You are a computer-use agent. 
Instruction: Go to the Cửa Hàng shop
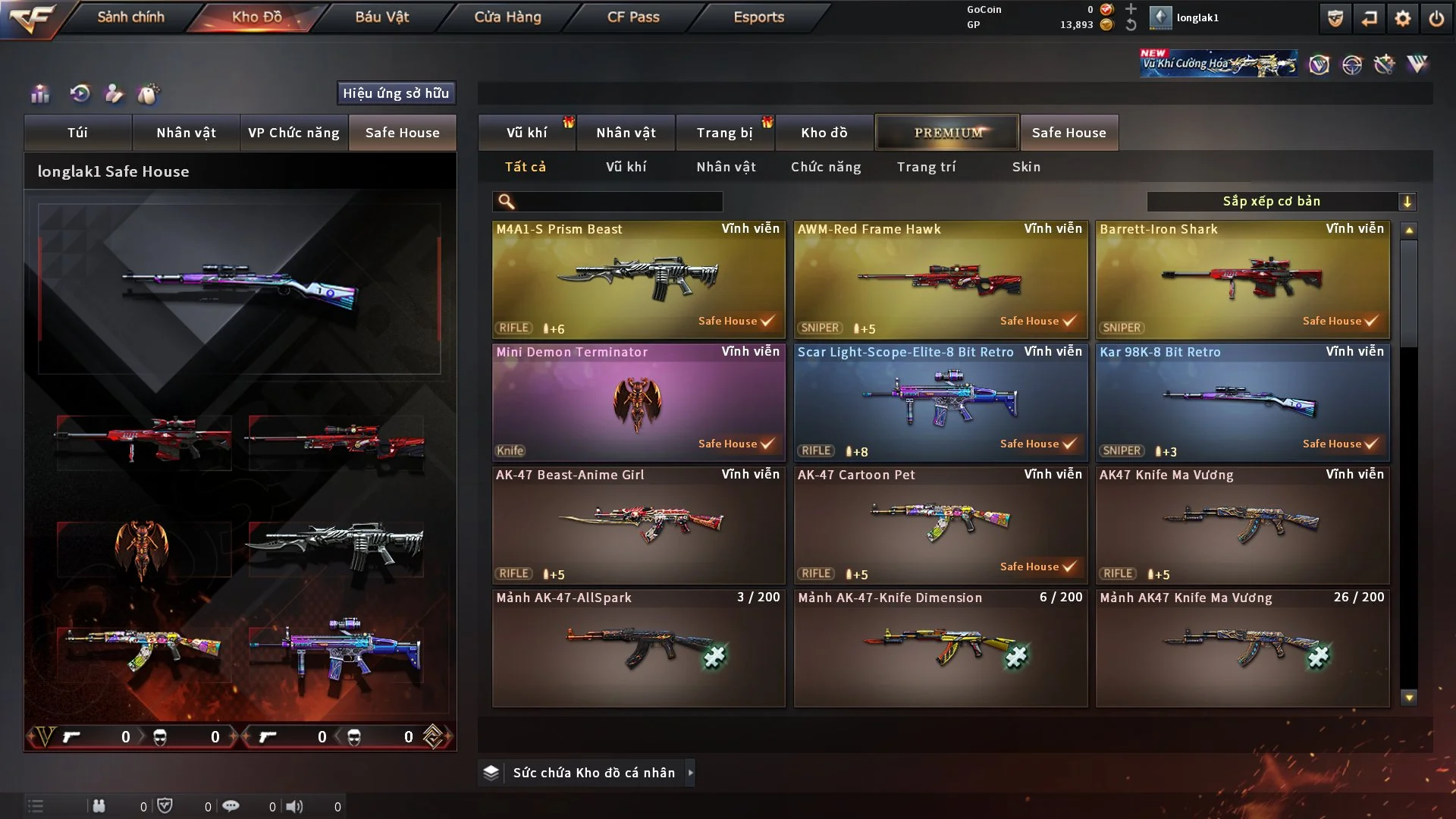pyautogui.click(x=507, y=17)
